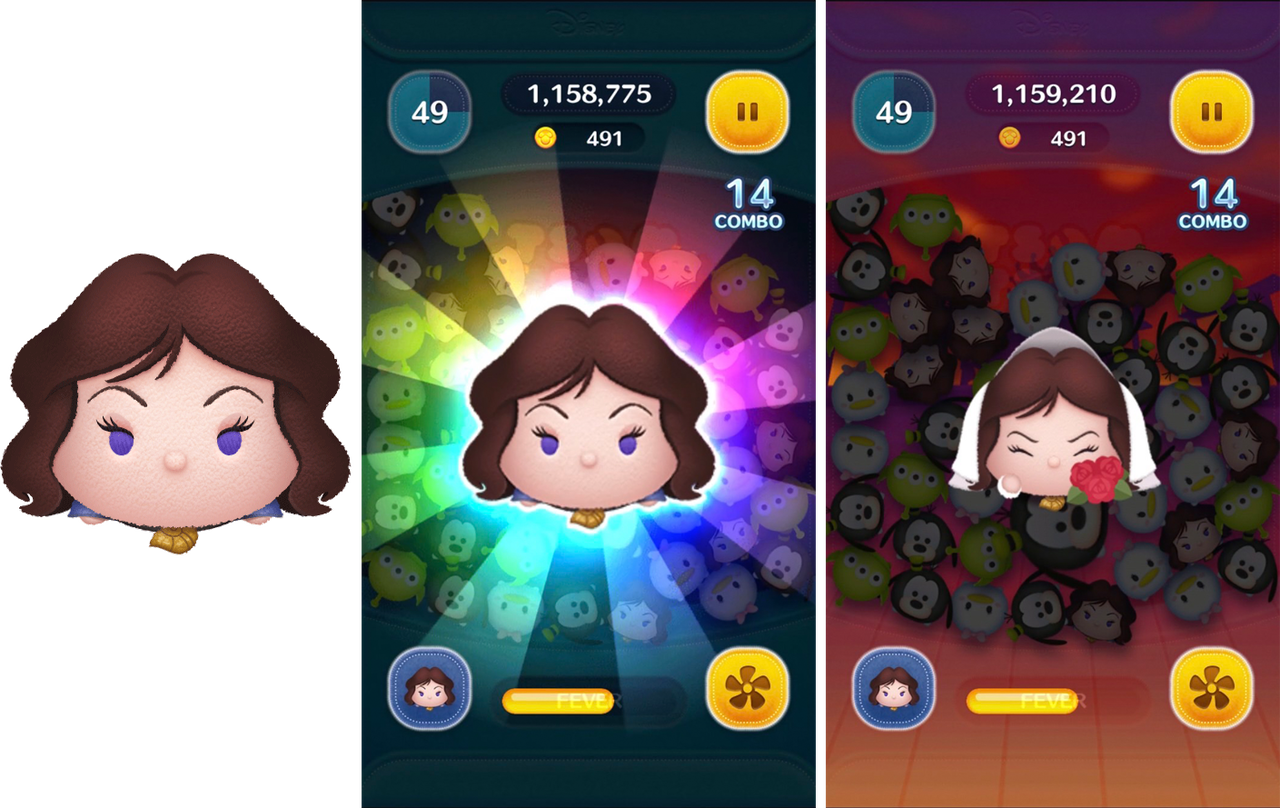
Task: Activate Belle's skill via her portrait icon
Action: pos(428,691)
